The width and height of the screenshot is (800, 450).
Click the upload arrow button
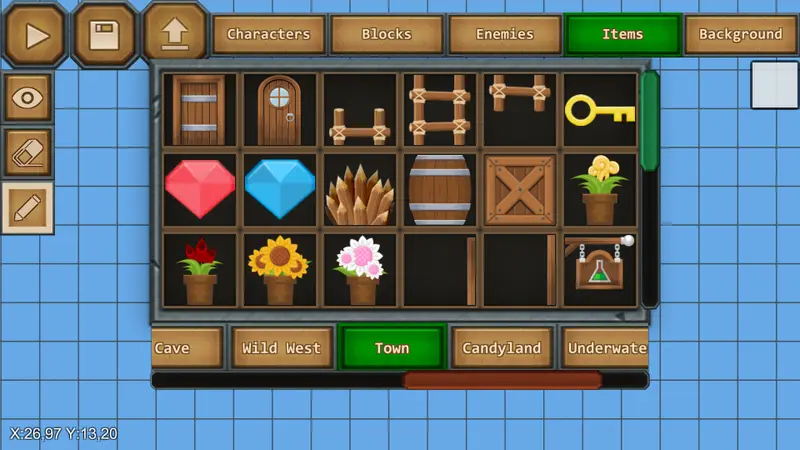point(174,33)
